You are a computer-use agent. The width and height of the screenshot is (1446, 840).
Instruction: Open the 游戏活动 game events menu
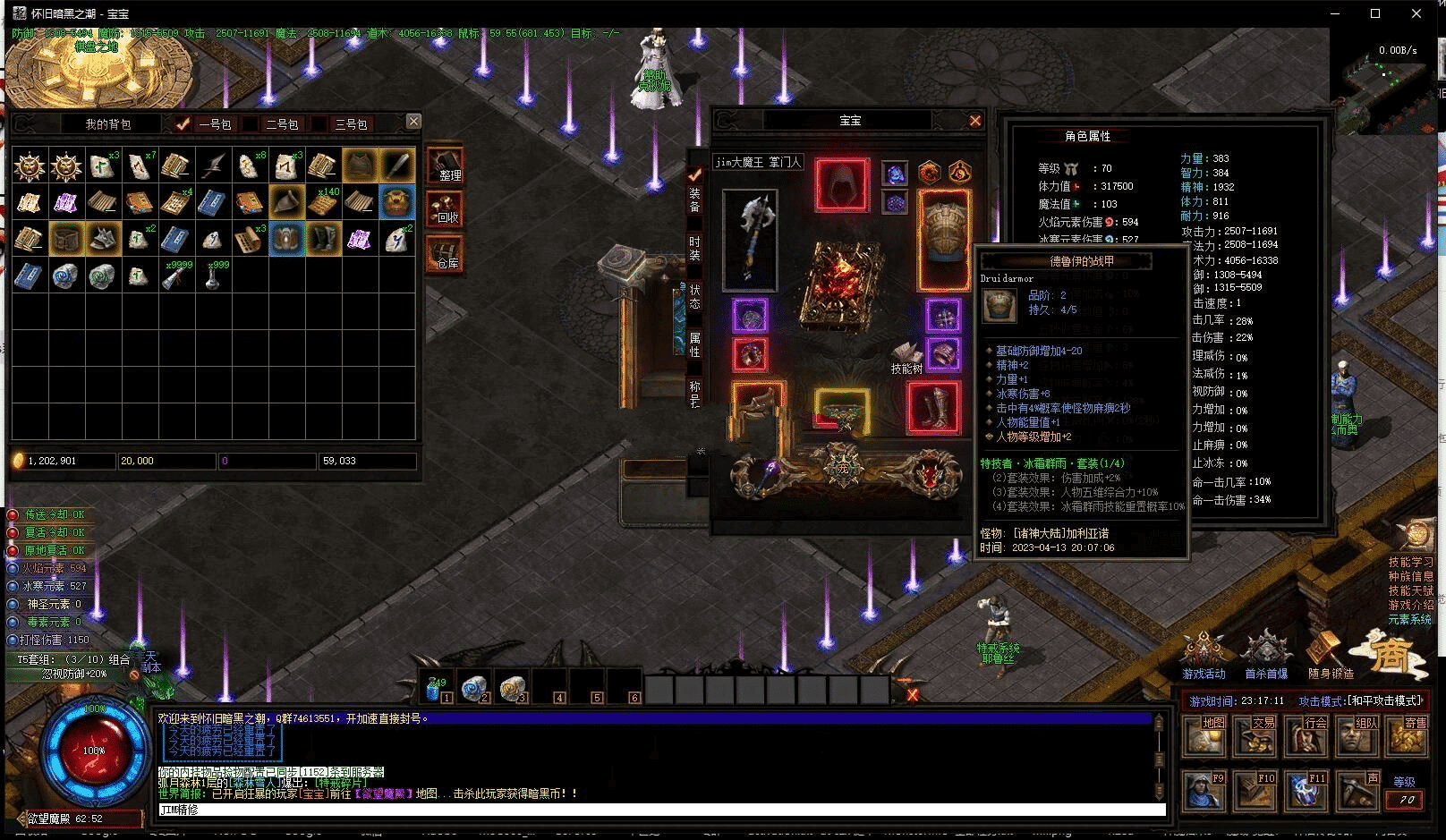click(x=1204, y=654)
